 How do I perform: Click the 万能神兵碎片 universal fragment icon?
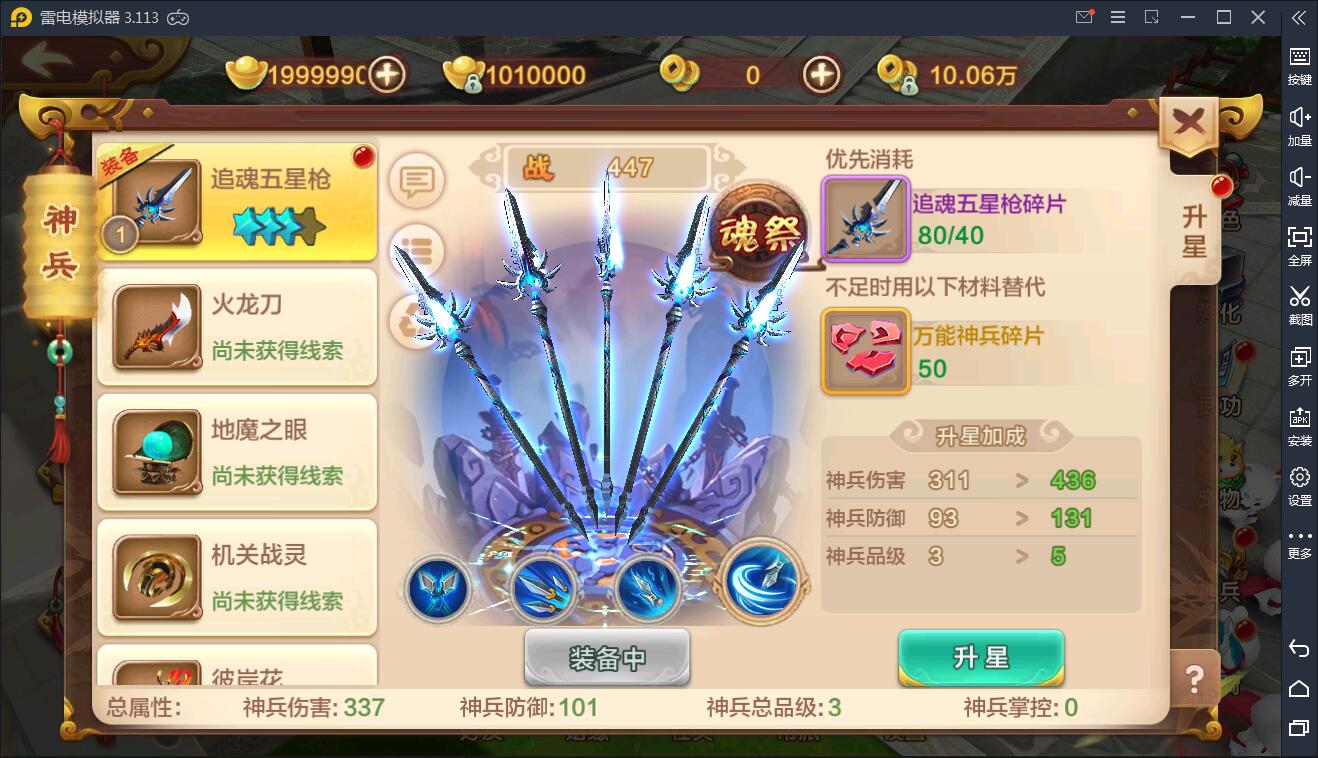(864, 350)
